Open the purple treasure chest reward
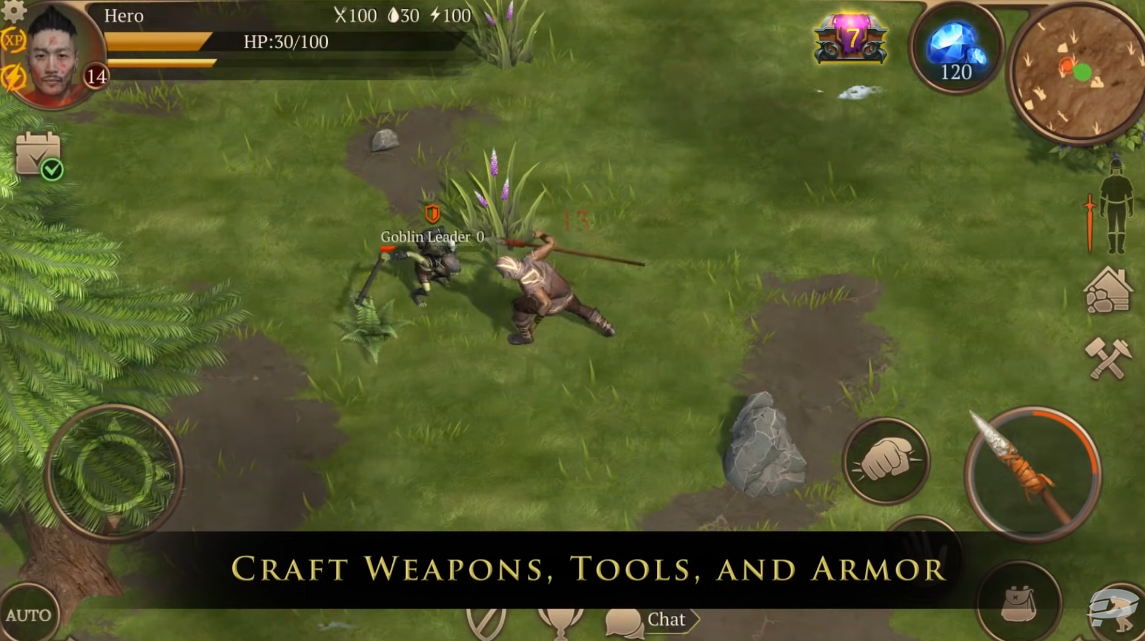 (851, 39)
